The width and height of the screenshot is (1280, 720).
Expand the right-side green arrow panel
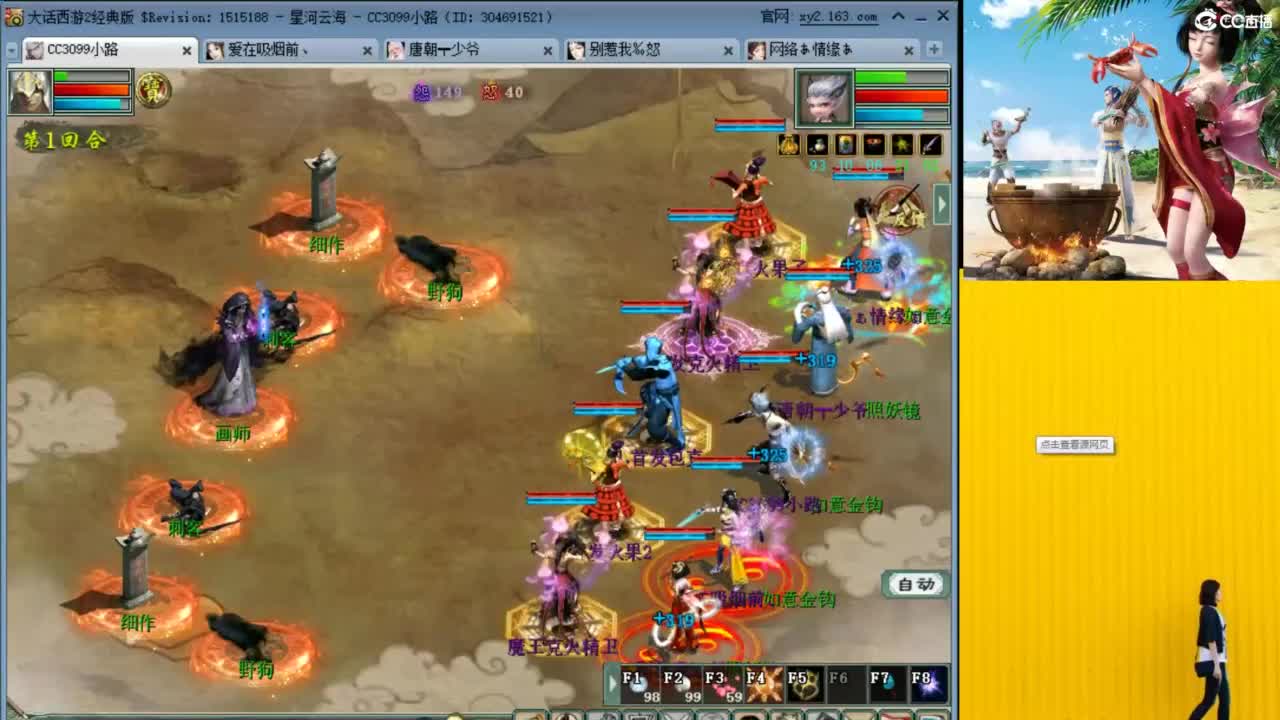[941, 203]
